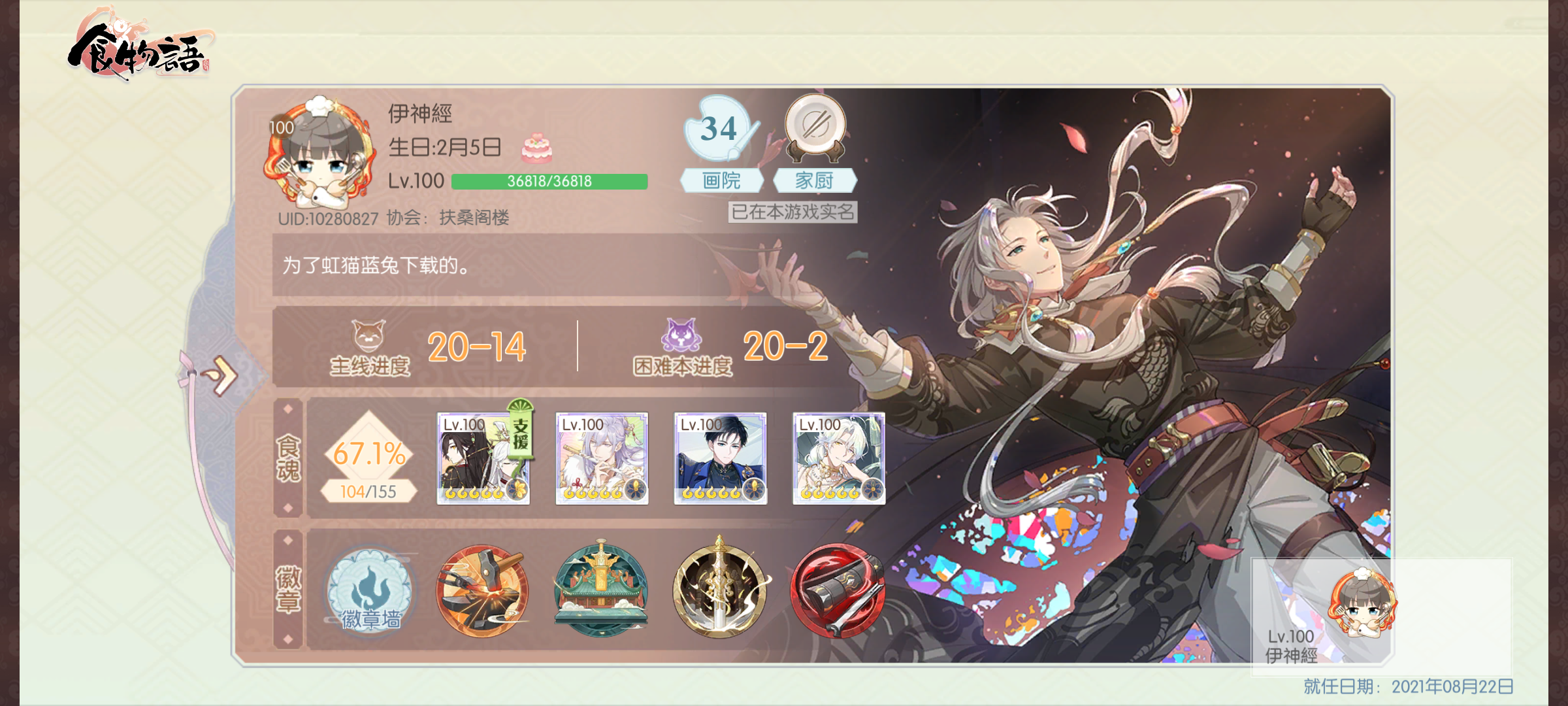1568x706 pixels.
Task: Open the 家厨 home kitchen panel
Action: [815, 178]
